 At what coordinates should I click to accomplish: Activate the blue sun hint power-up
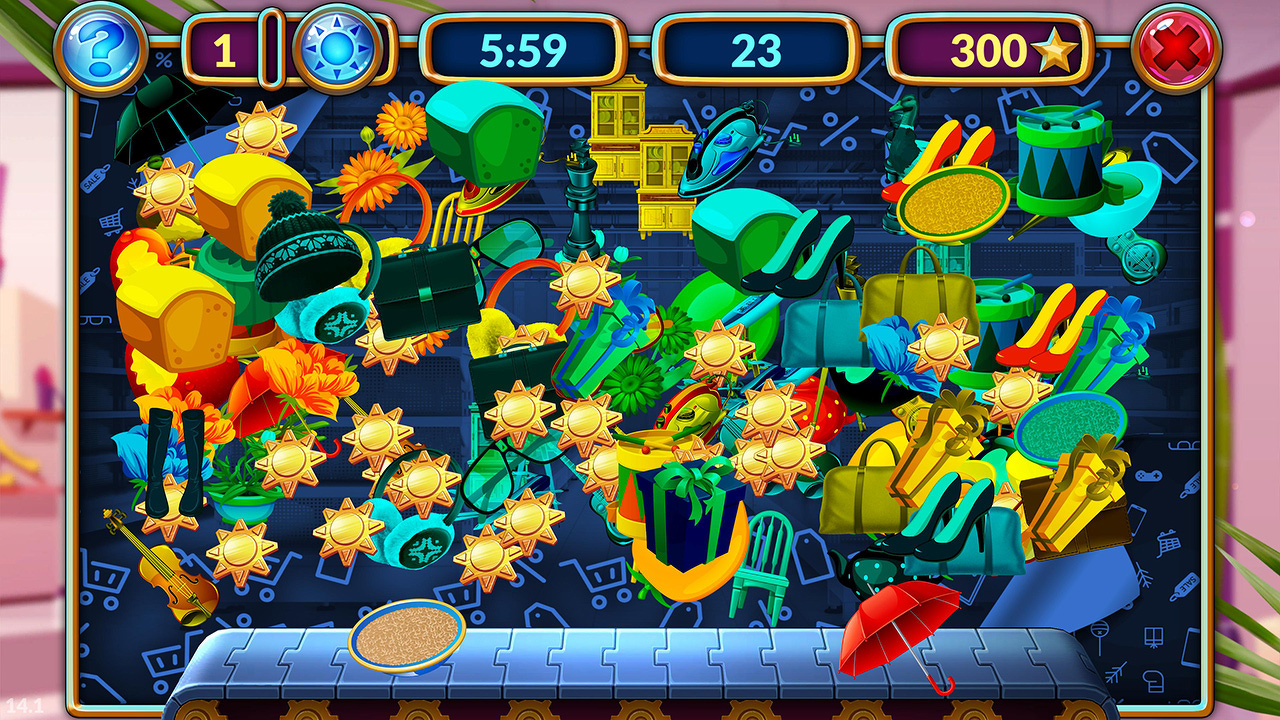point(339,48)
